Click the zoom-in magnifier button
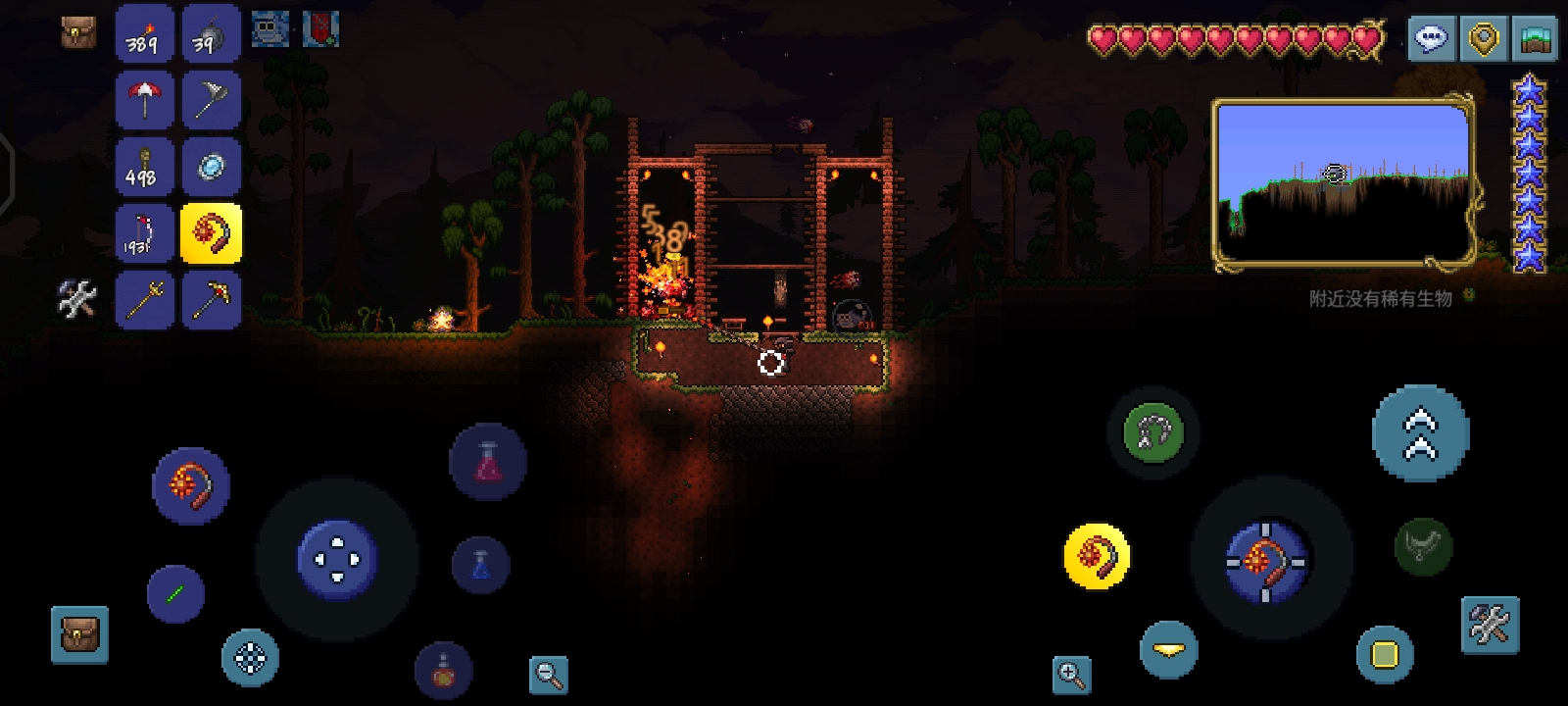 click(x=1071, y=674)
